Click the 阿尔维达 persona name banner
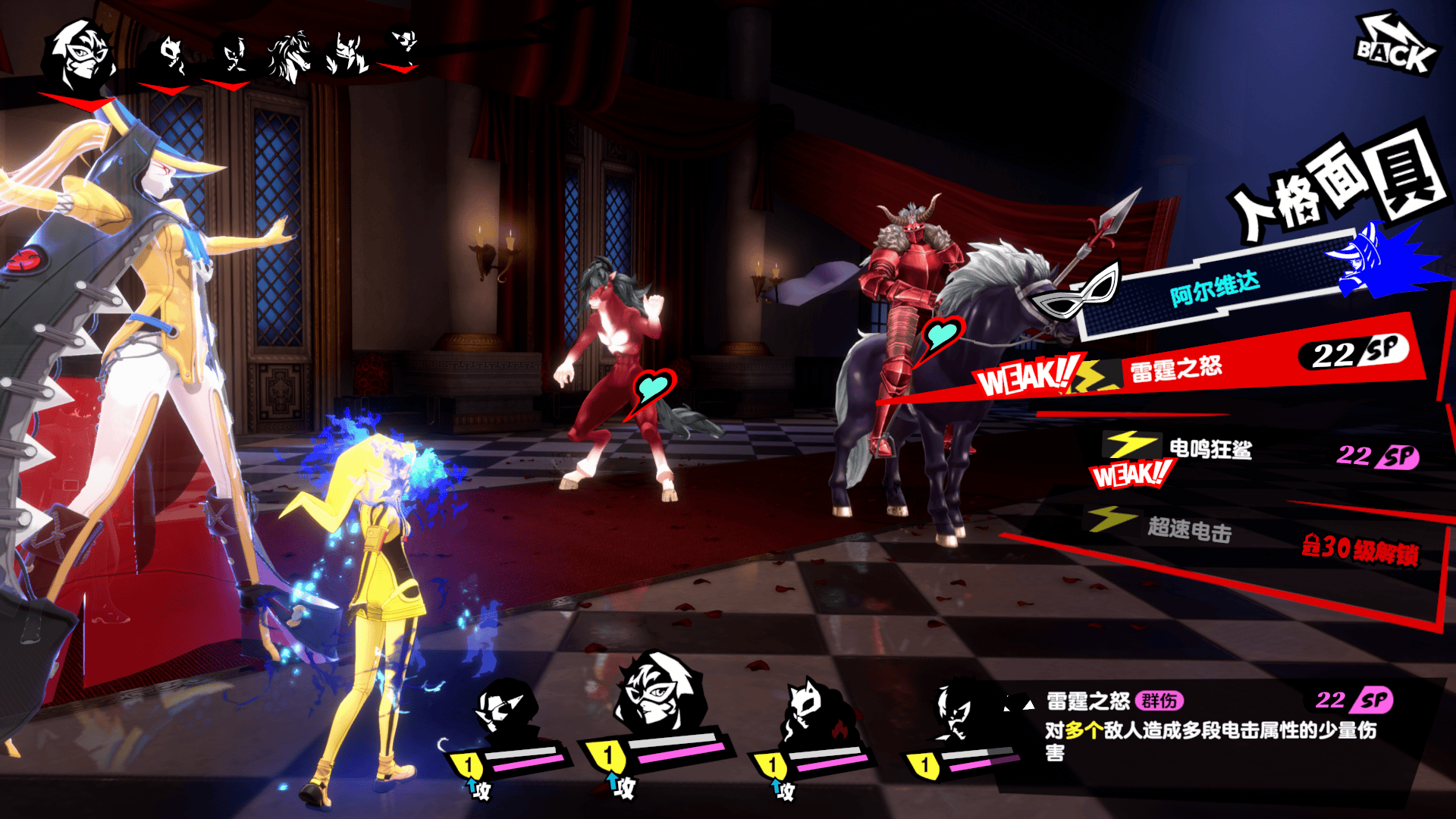The width and height of the screenshot is (1456, 819). coord(1213,288)
